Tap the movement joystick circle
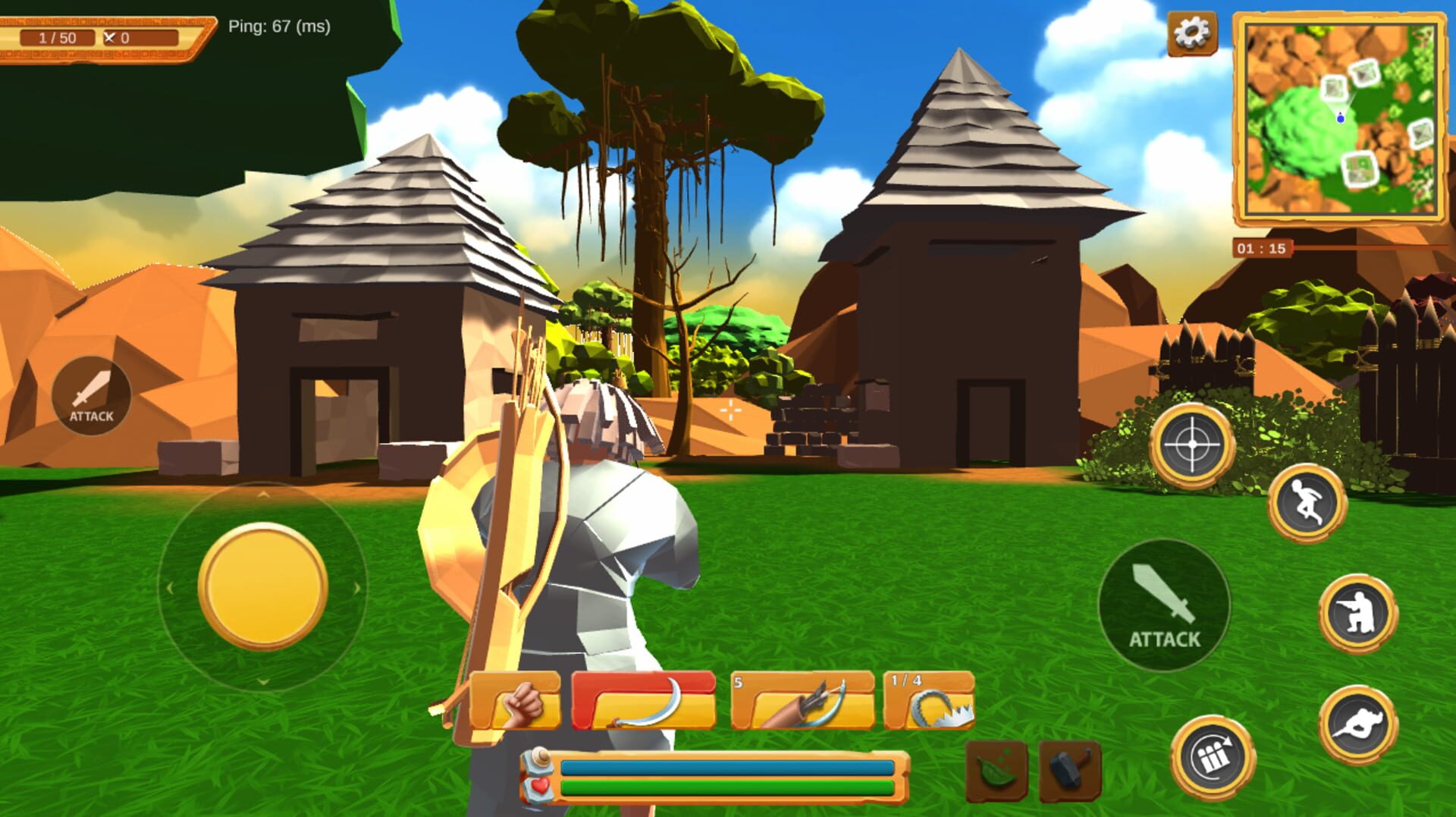Viewport: 1456px width, 817px height. point(262,588)
